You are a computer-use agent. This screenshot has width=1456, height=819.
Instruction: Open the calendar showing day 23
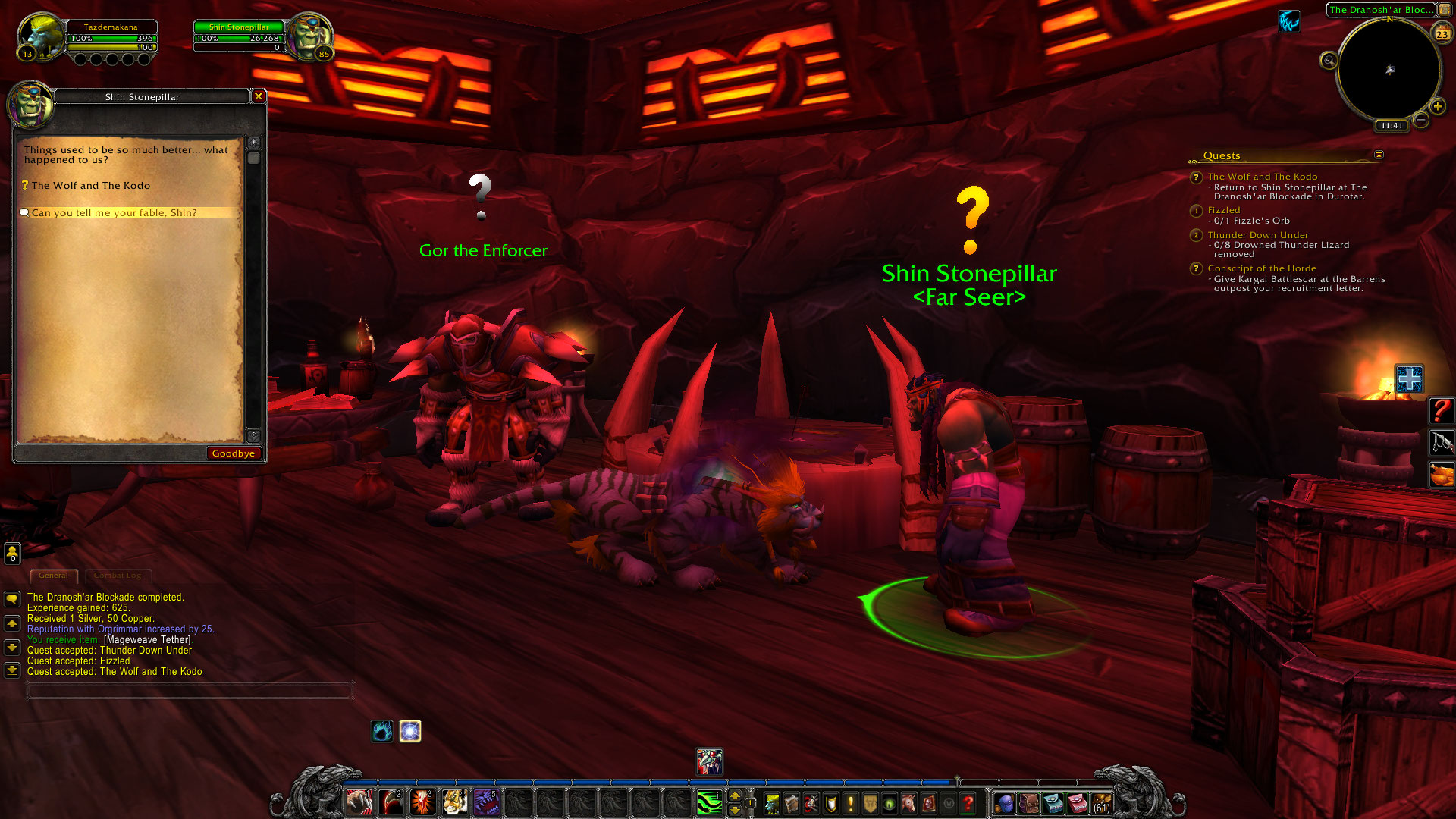coord(1442,33)
